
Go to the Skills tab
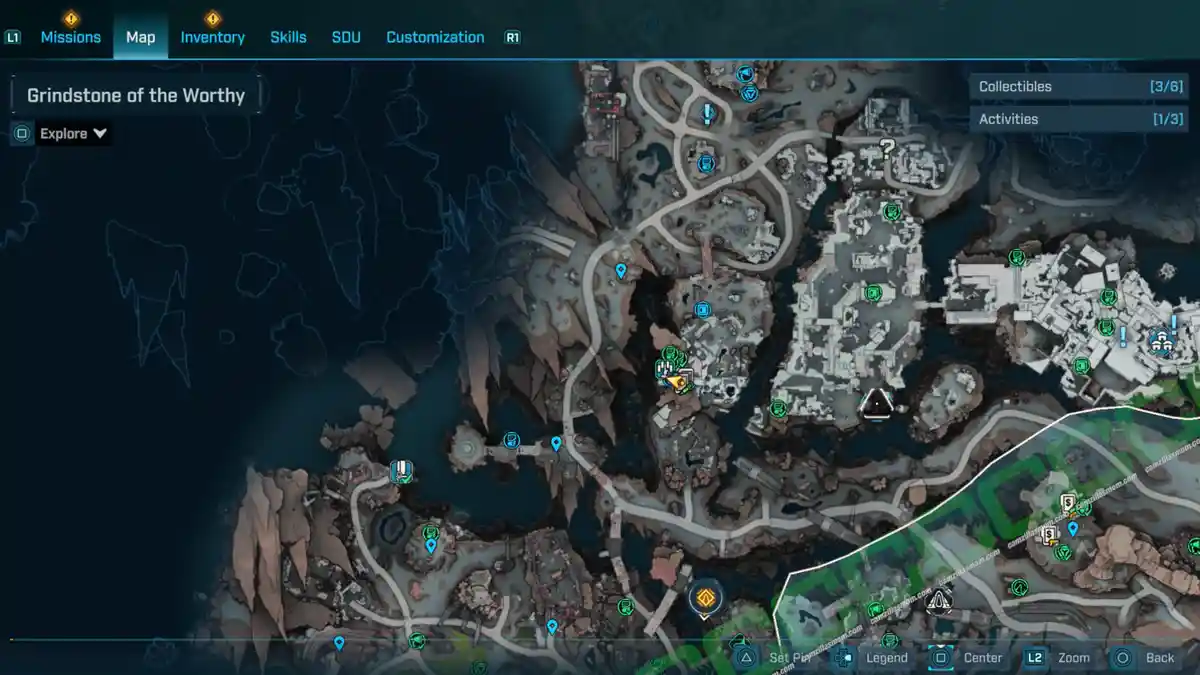click(288, 37)
